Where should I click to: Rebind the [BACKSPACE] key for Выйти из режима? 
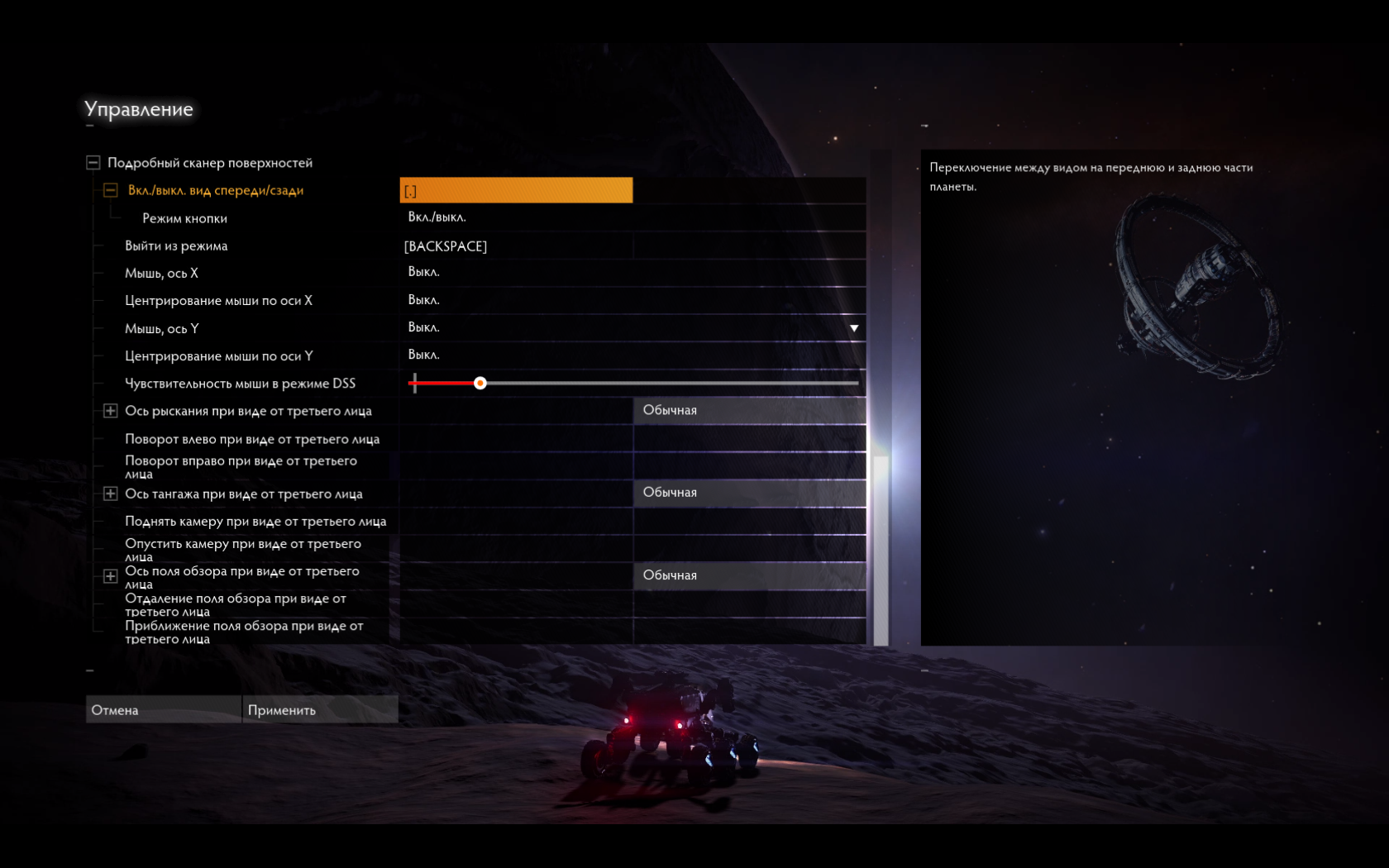[516, 246]
